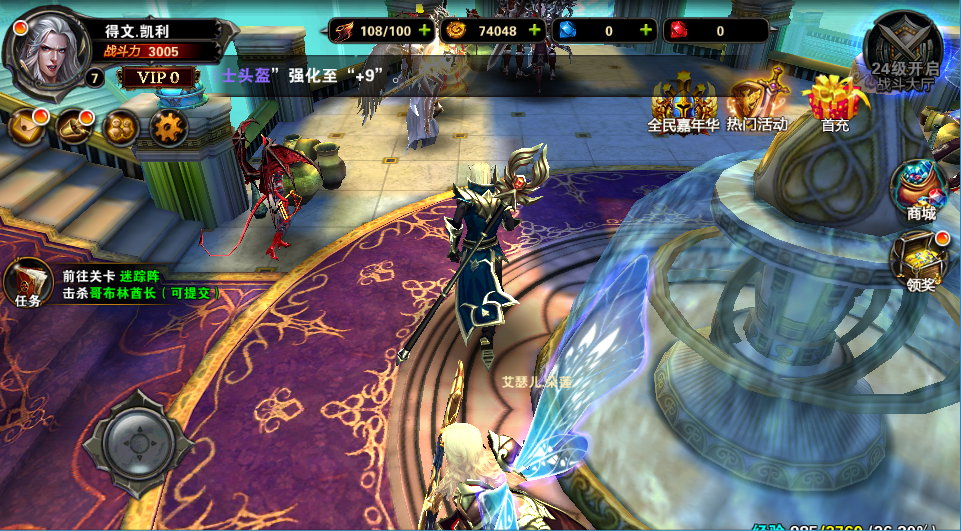Open the friends icon with two figures
The width and height of the screenshot is (961, 531).
pos(122,126)
